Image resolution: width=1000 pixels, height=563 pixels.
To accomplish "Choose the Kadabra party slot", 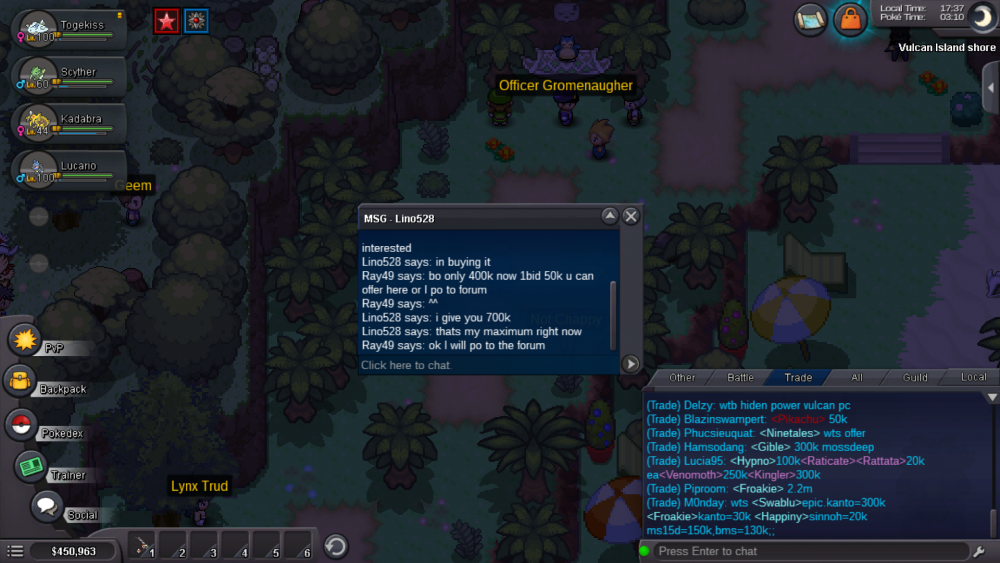I will [68, 123].
